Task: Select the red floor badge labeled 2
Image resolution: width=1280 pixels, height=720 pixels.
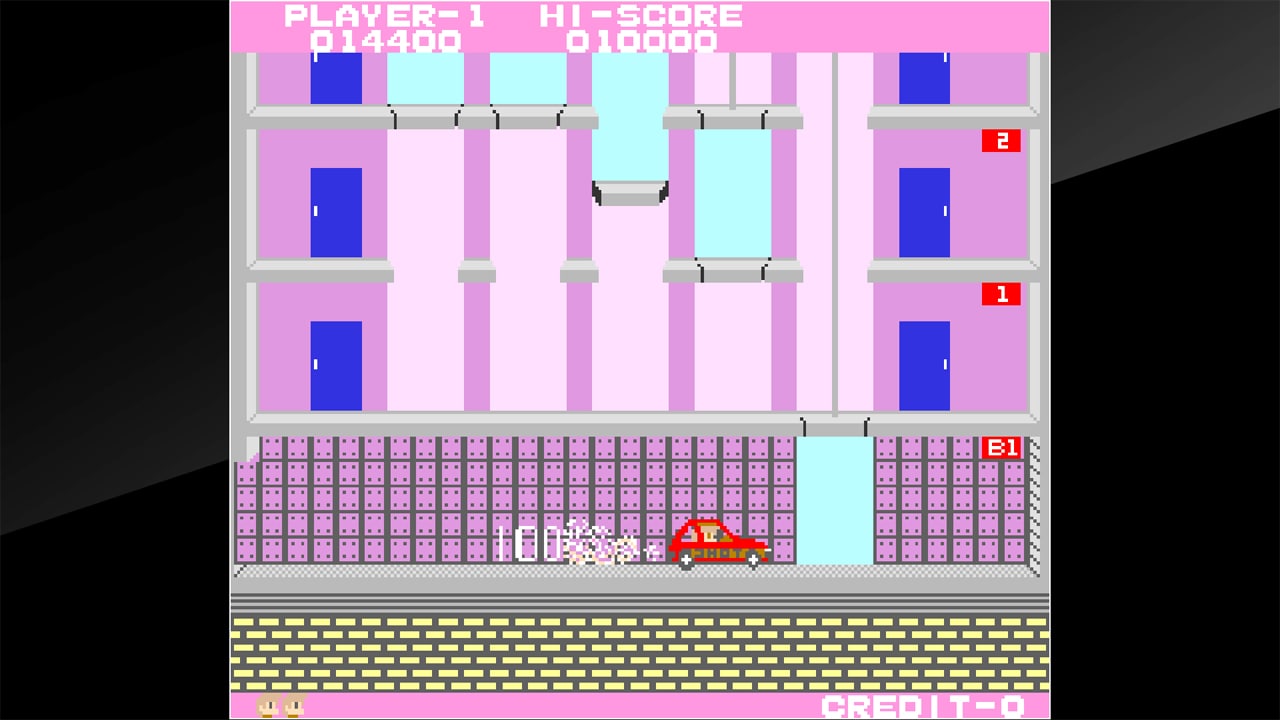Action: tap(1003, 141)
